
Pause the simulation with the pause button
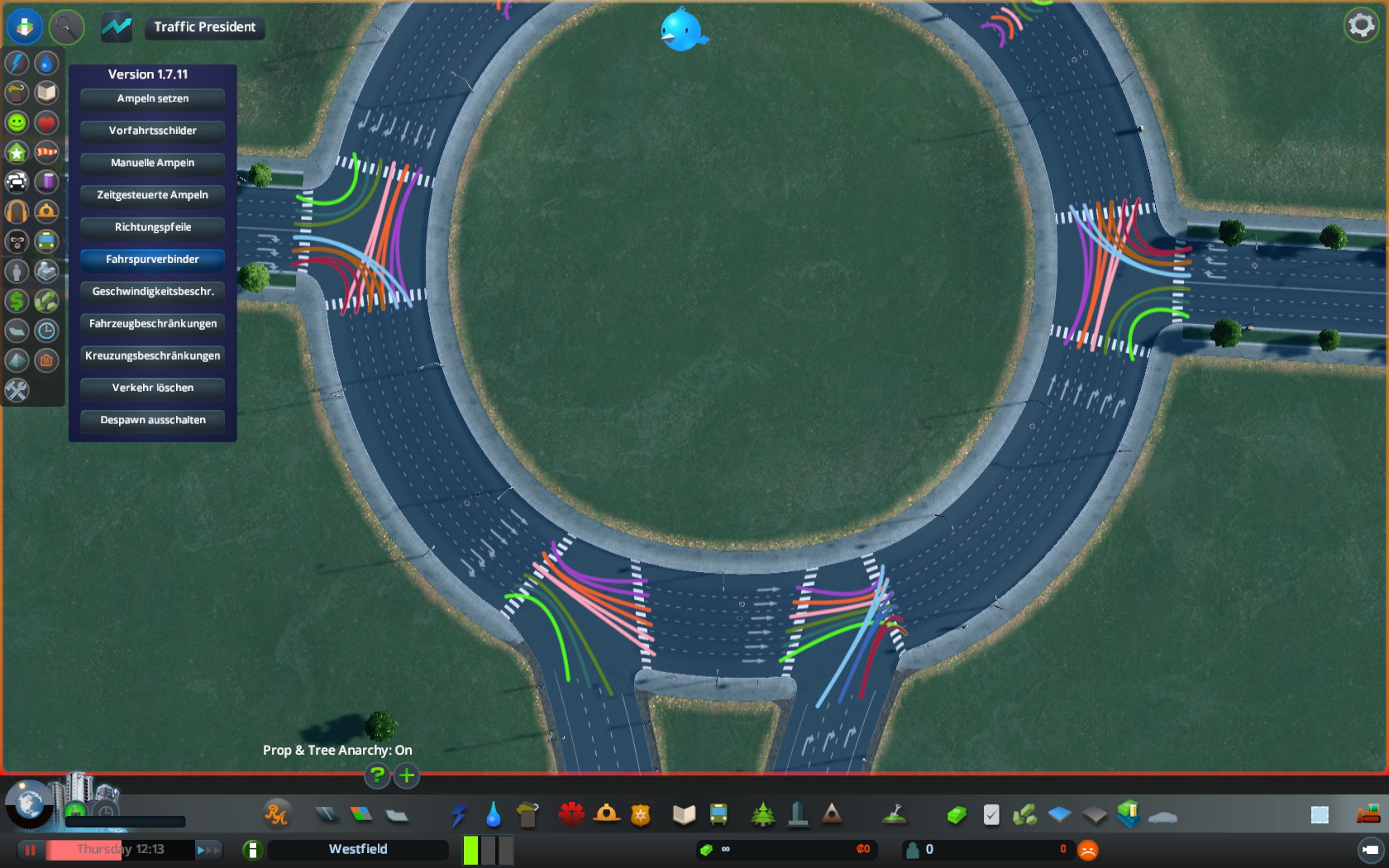pyautogui.click(x=31, y=850)
